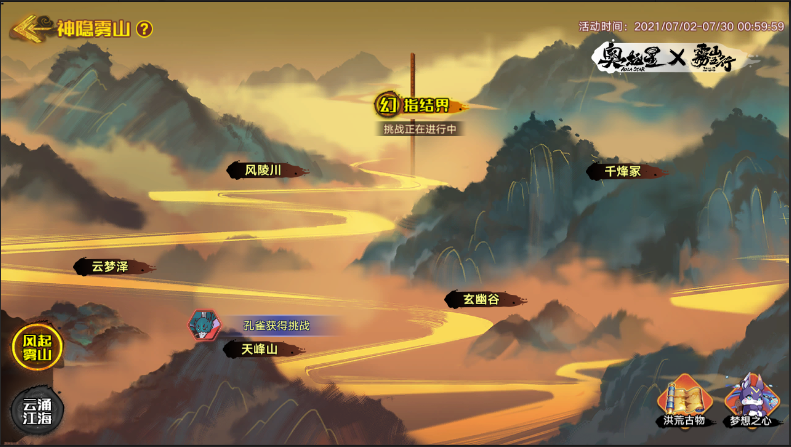Choose the 千烽冢 map location
Viewport: 791px width, 447px height.
622,171
